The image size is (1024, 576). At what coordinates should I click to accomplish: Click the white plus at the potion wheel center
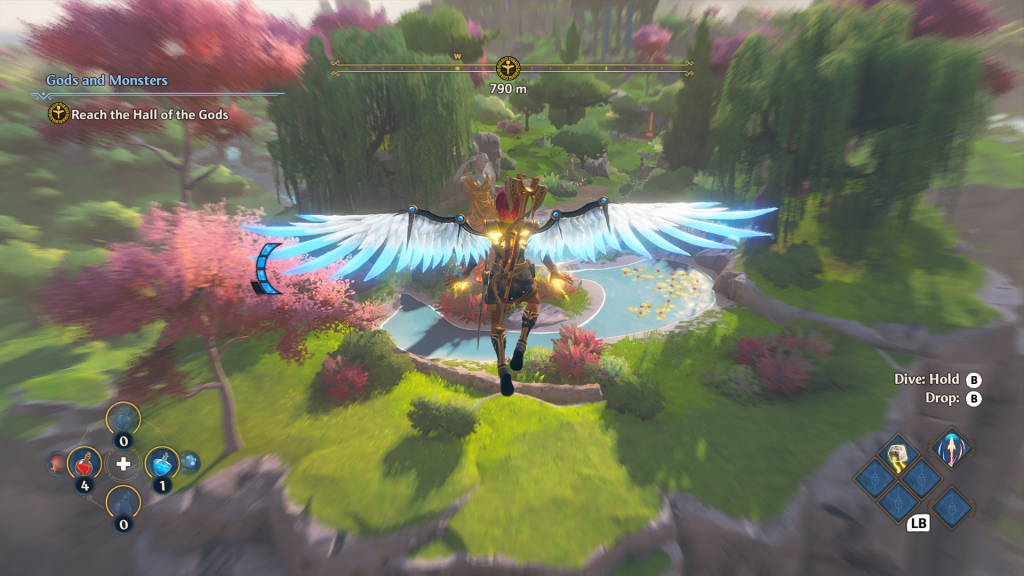123,463
